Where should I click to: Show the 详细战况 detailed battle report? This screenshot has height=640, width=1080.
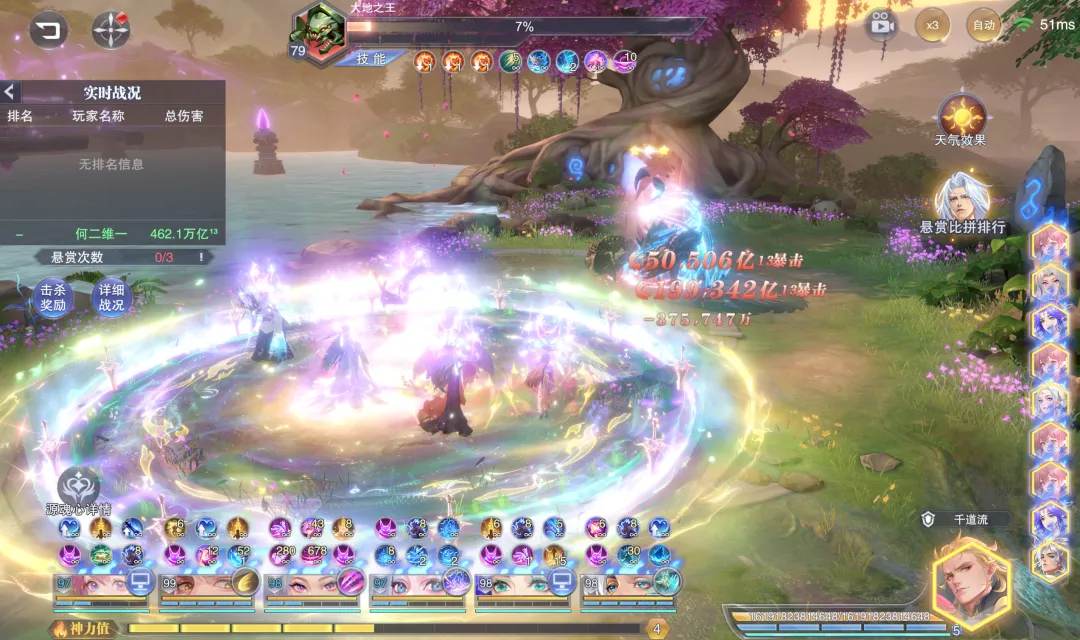click(x=111, y=298)
